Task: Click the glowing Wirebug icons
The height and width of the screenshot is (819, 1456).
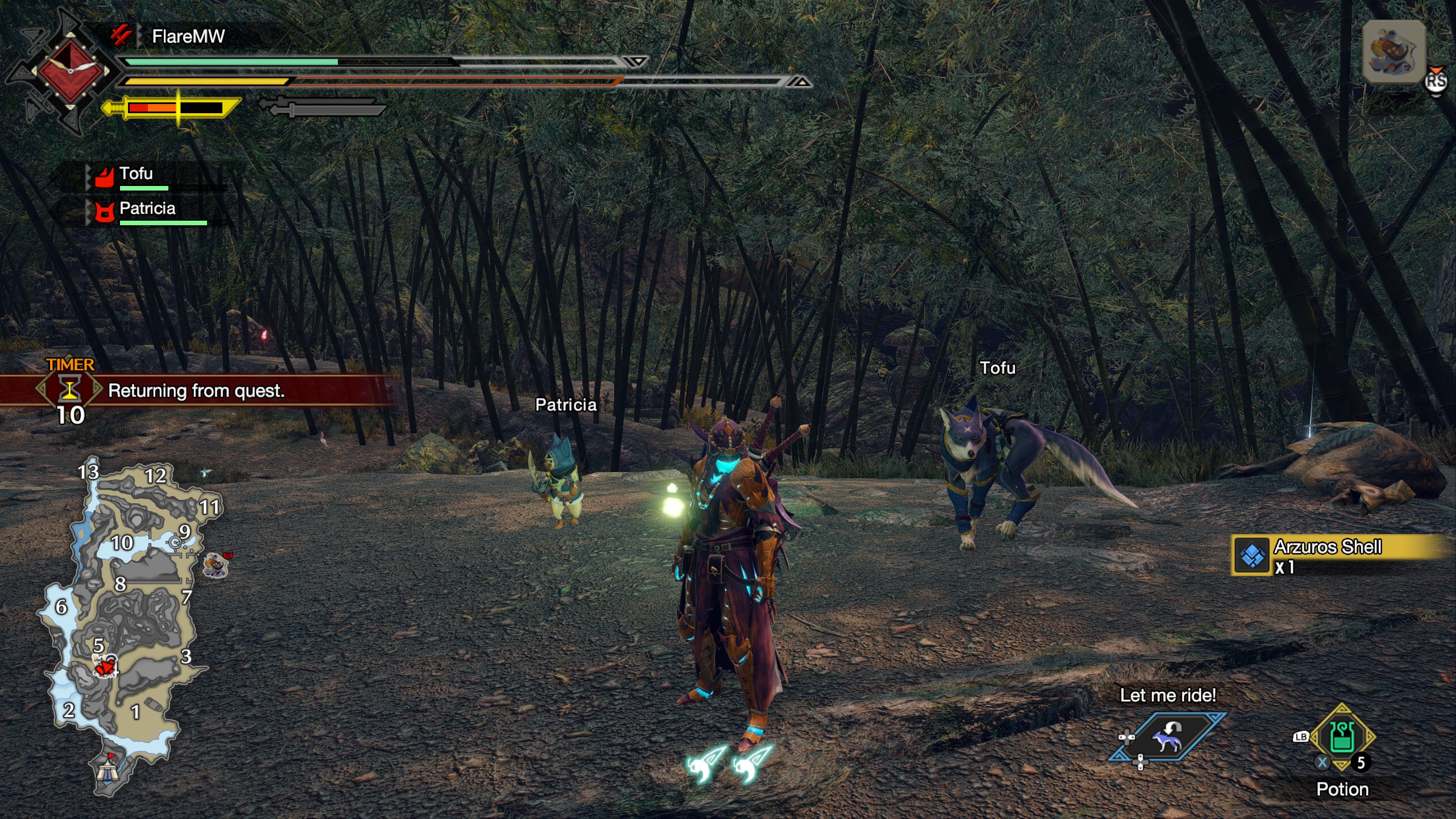Action: coord(729,764)
